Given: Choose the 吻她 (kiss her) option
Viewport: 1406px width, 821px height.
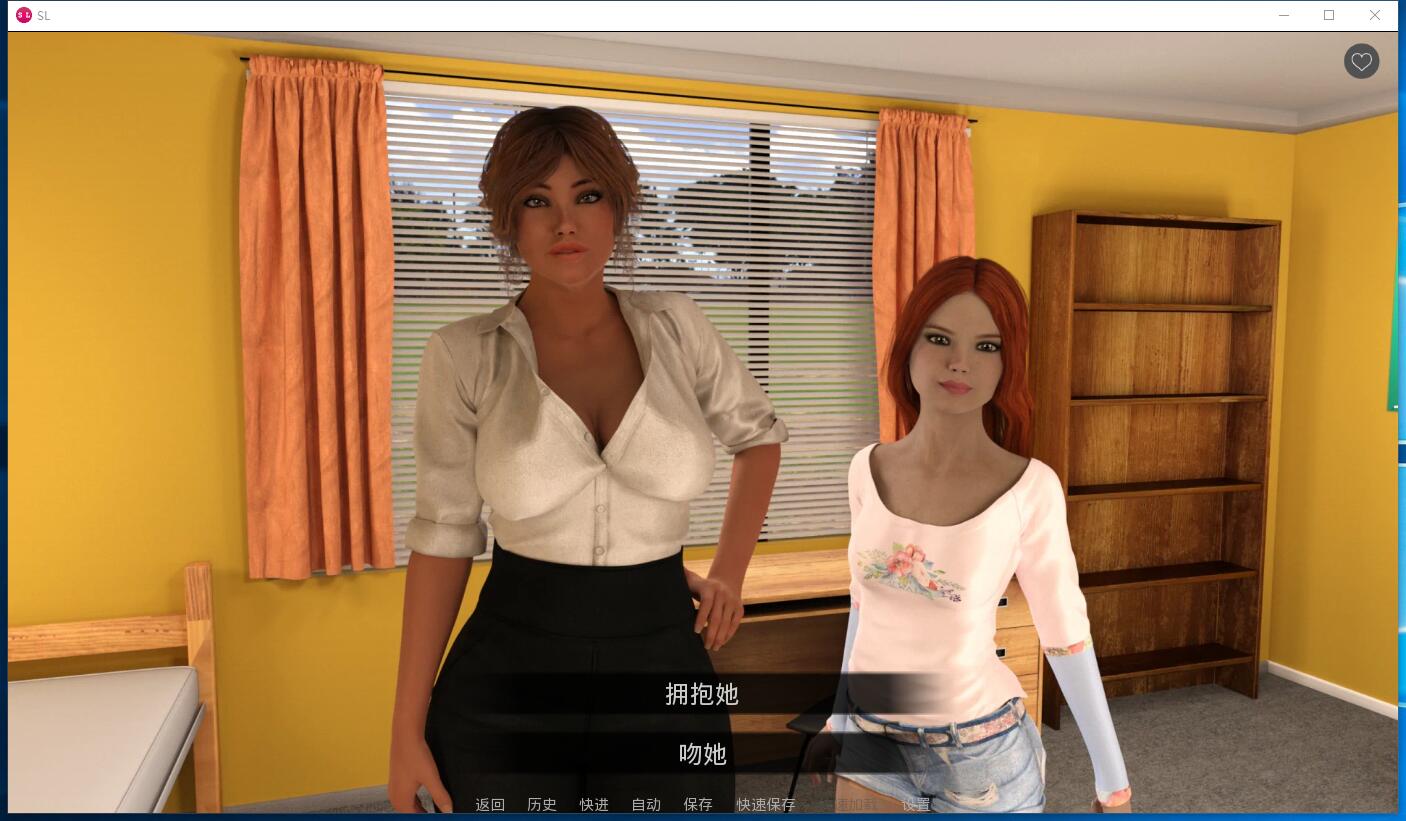Looking at the screenshot, I should coord(702,755).
